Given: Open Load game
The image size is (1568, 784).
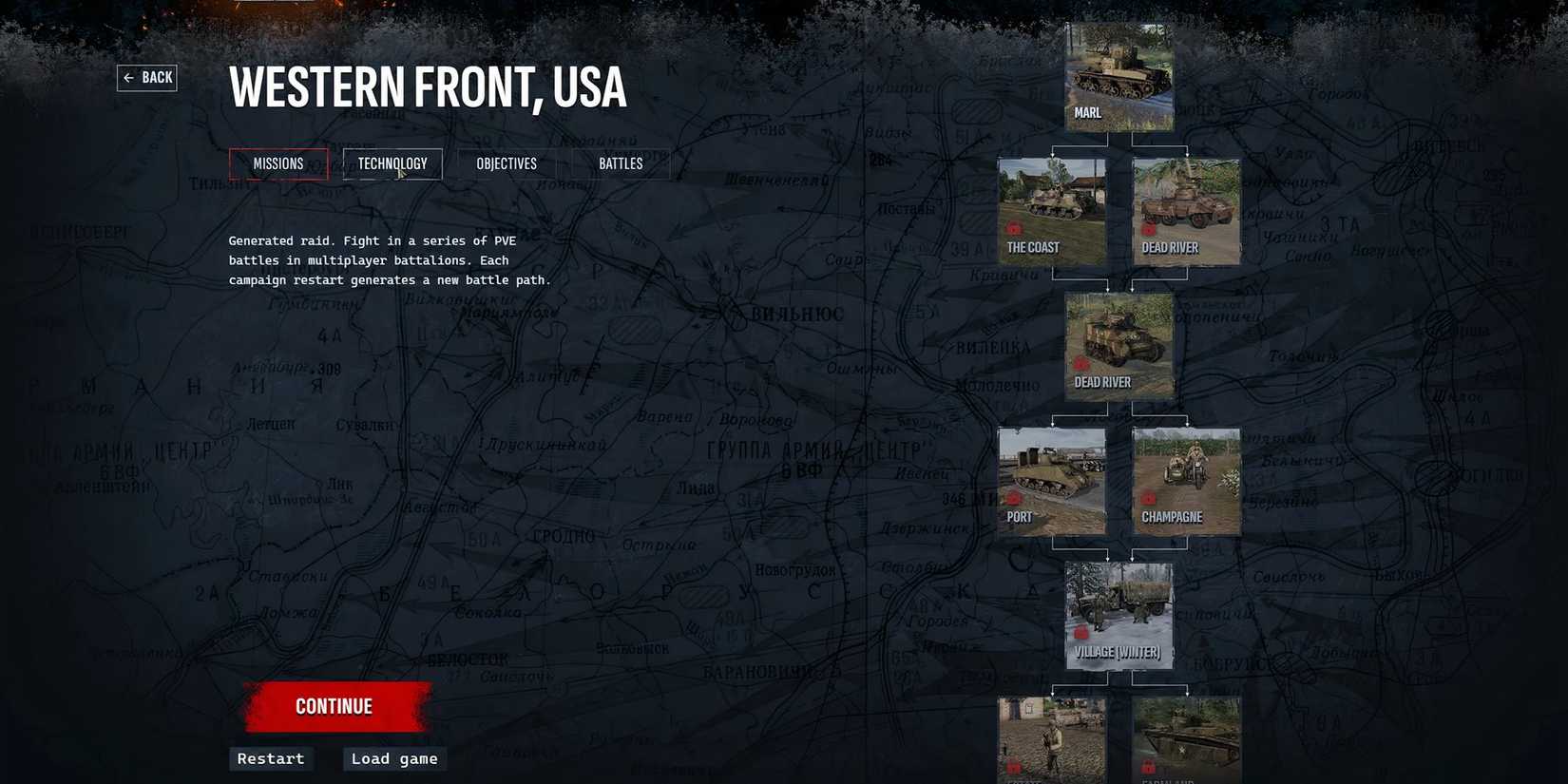Looking at the screenshot, I should click(x=392, y=758).
